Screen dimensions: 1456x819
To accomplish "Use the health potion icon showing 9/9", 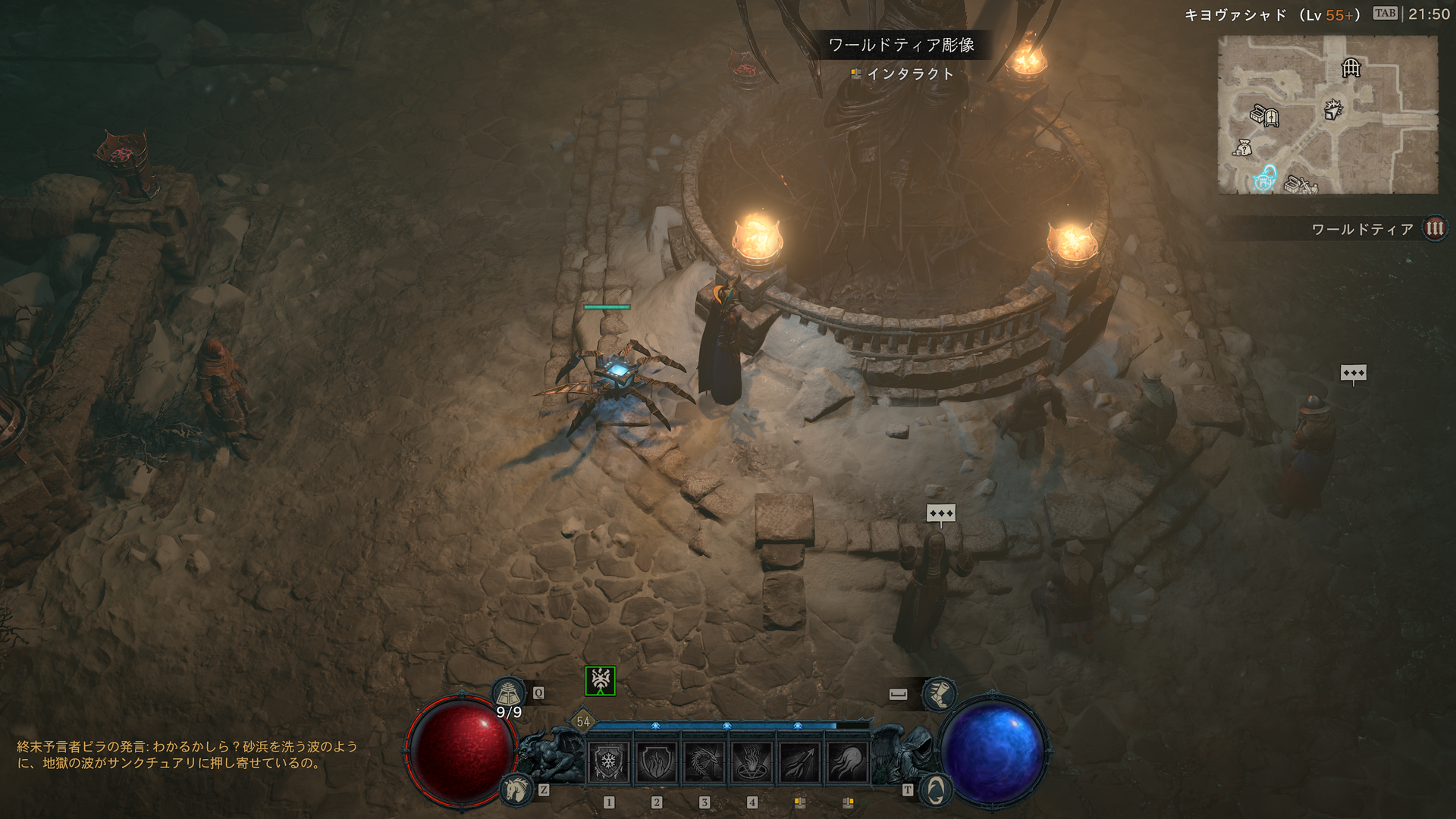I will pos(509,692).
